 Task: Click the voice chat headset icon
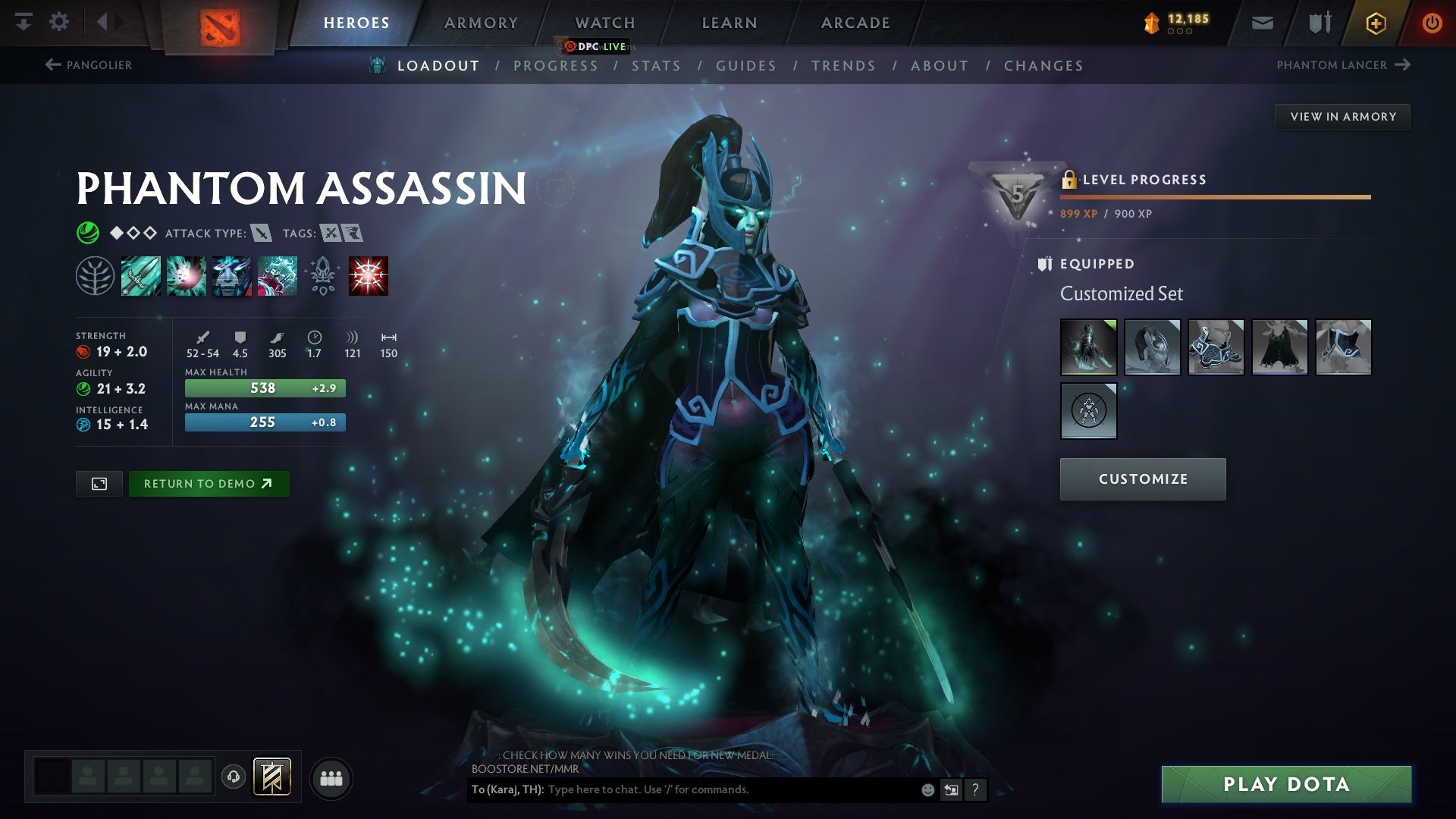234,777
